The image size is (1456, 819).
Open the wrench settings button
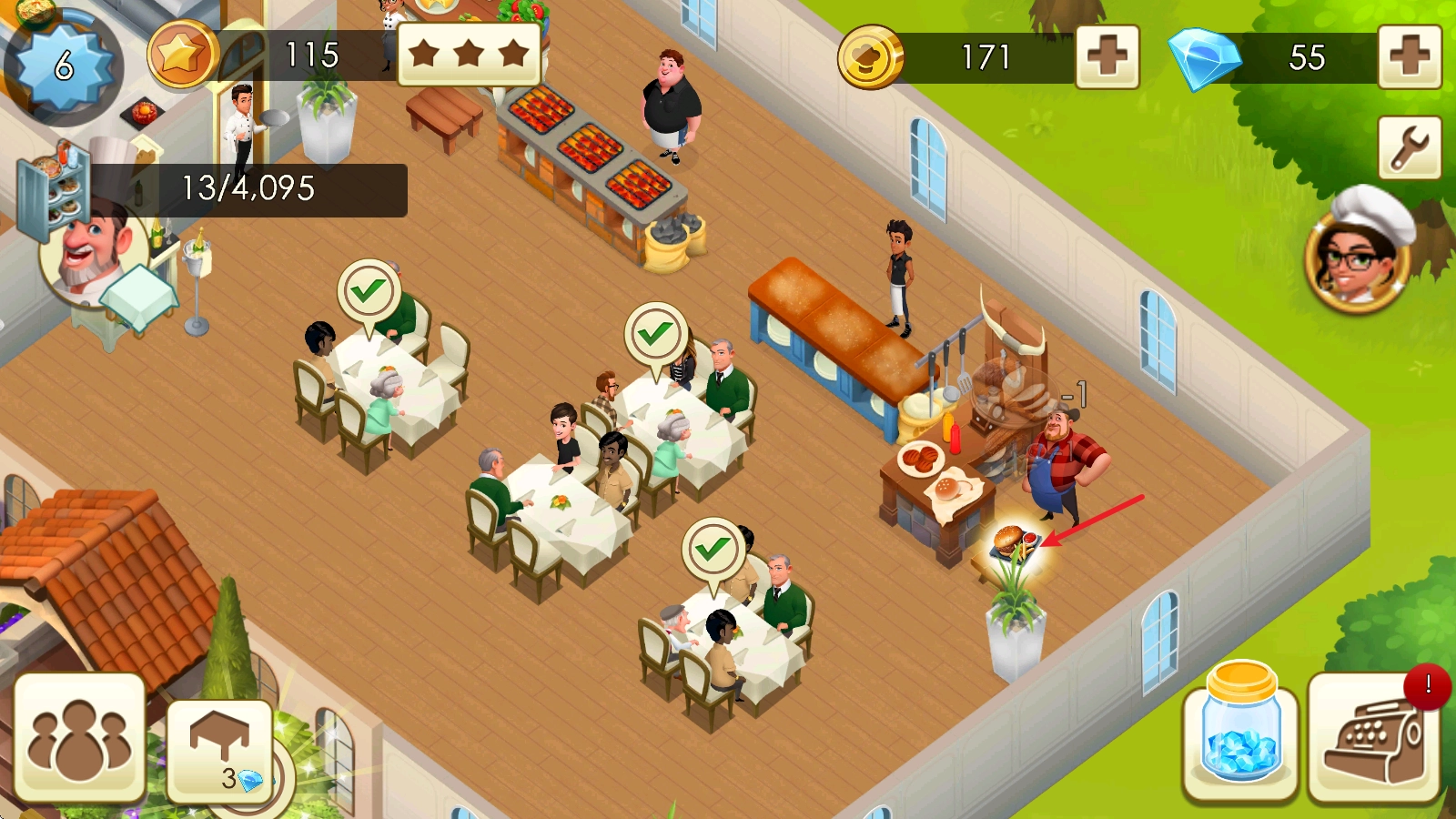click(x=1409, y=147)
